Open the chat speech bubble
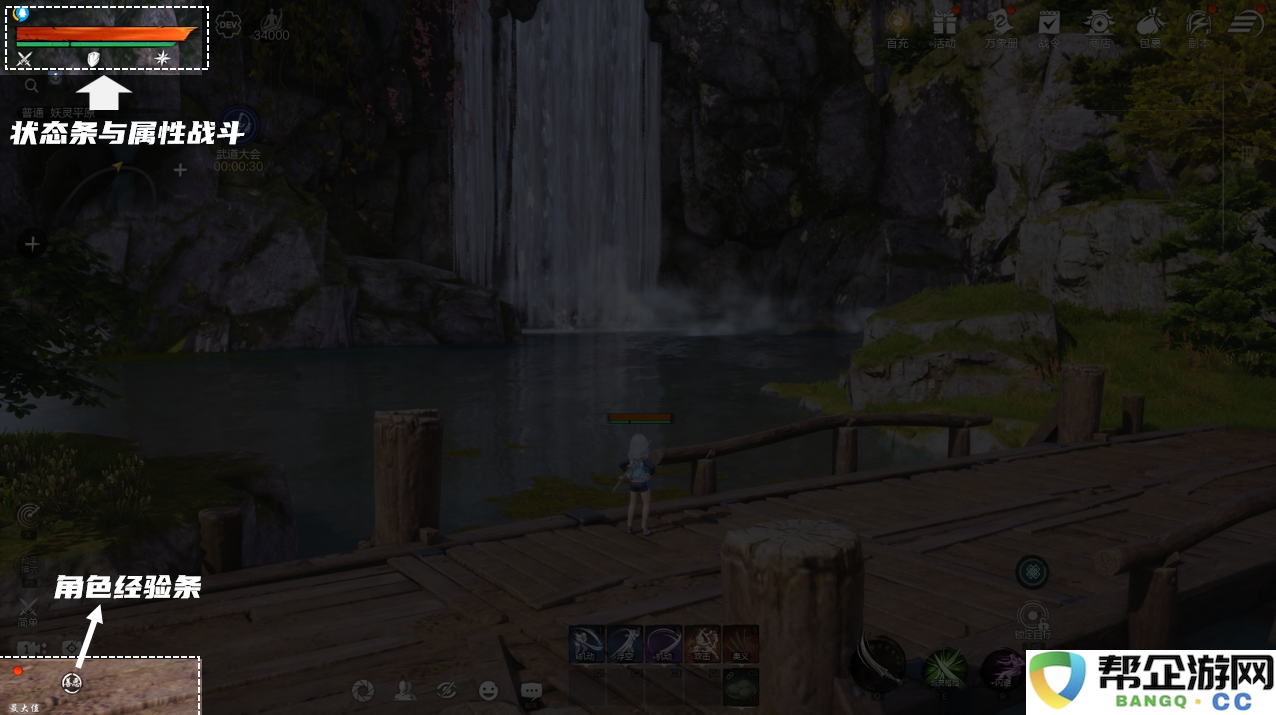The image size is (1276, 715). (x=531, y=690)
